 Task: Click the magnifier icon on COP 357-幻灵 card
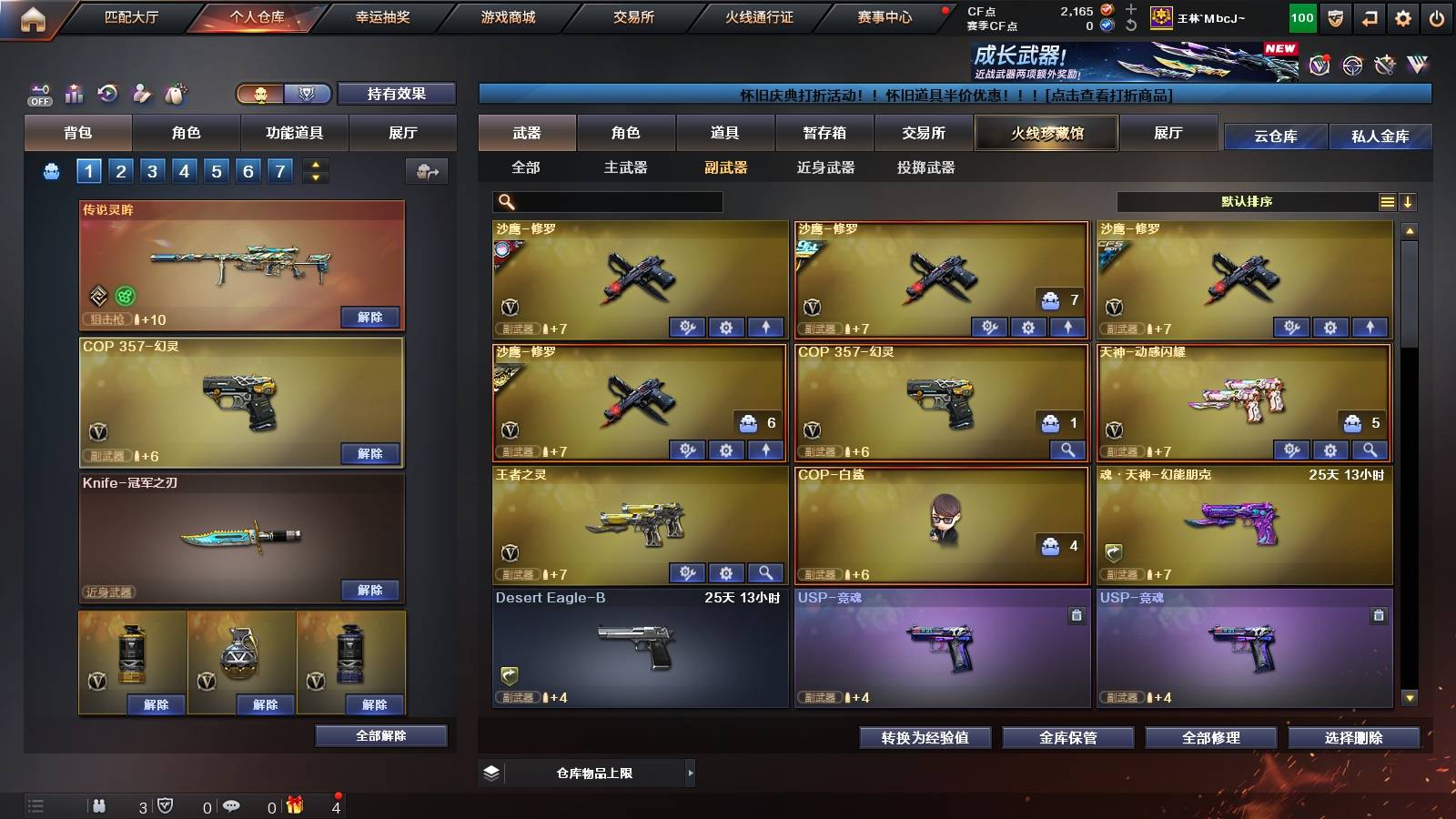(x=1068, y=450)
